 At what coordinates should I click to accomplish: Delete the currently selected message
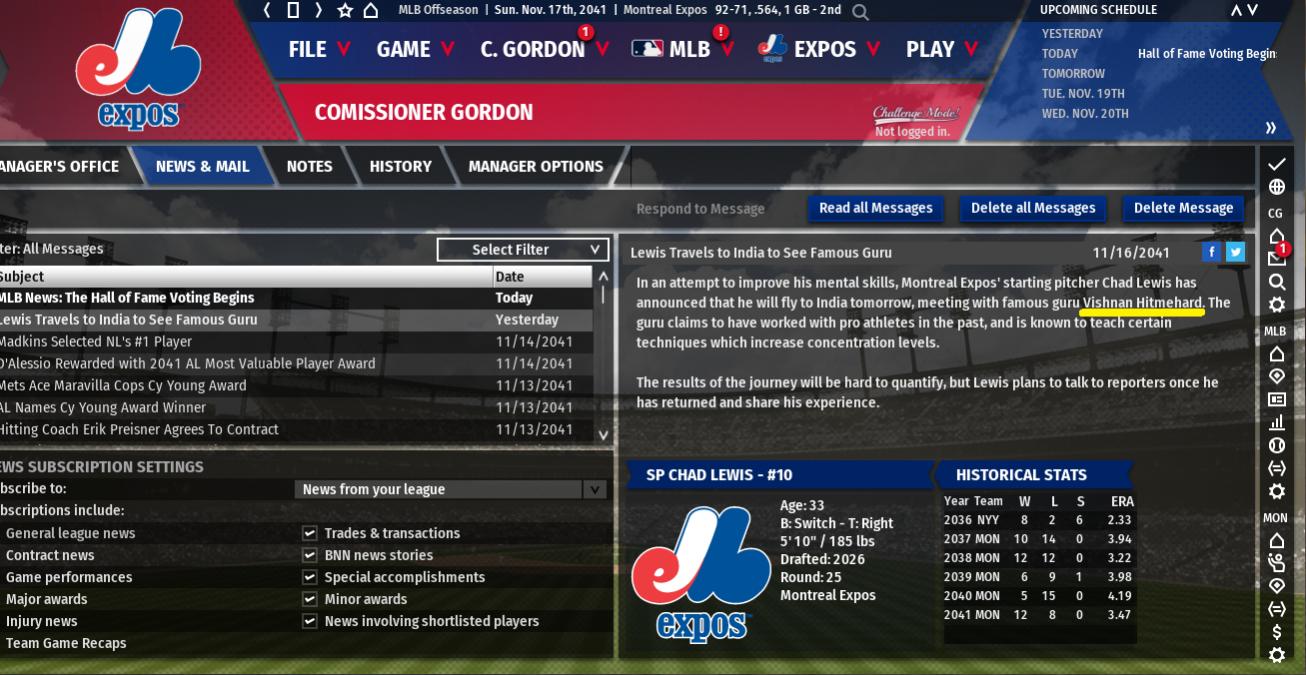pyautogui.click(x=1183, y=208)
